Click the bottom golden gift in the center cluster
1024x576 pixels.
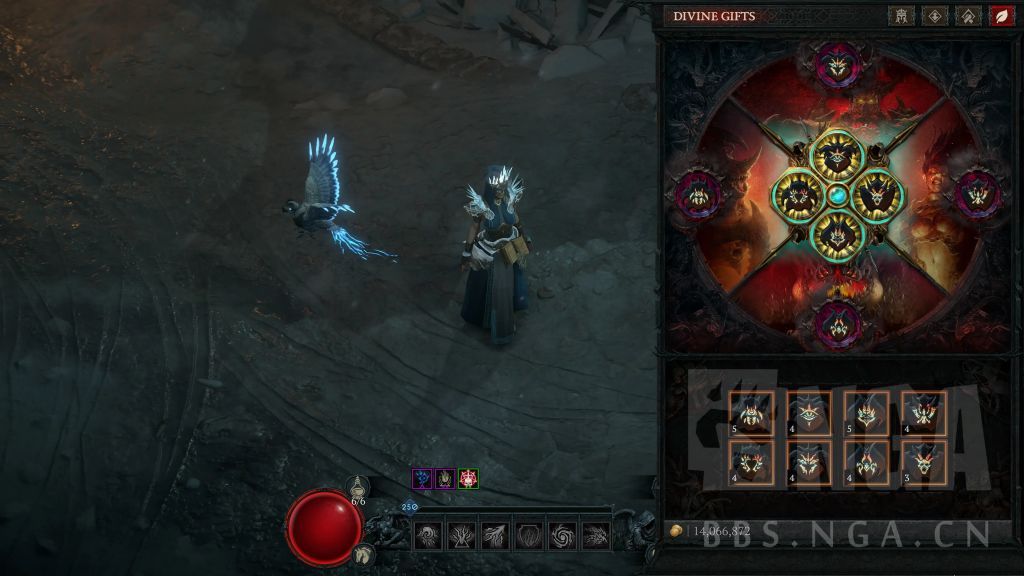838,234
